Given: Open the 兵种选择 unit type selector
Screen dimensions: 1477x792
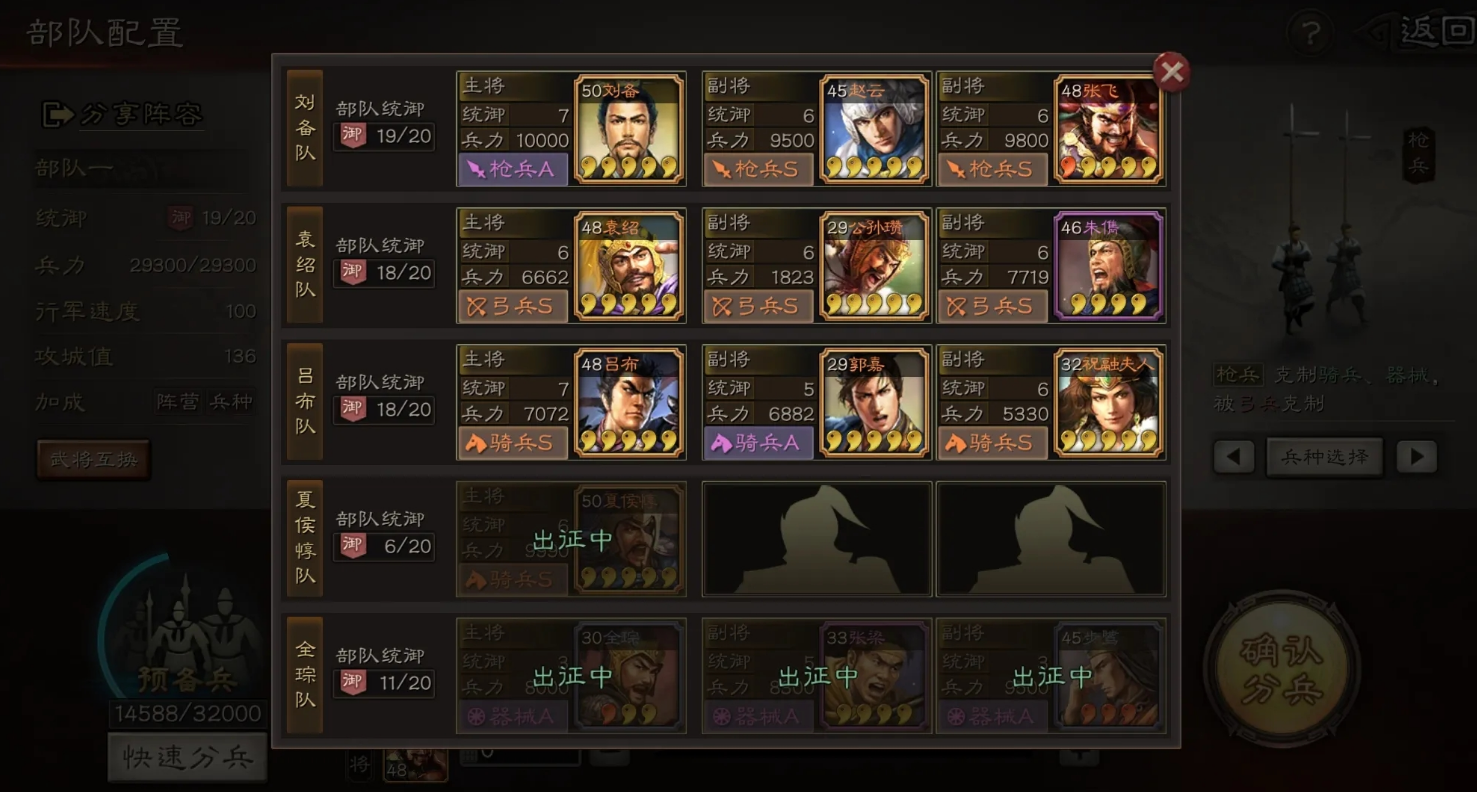Looking at the screenshot, I should [x=1324, y=456].
